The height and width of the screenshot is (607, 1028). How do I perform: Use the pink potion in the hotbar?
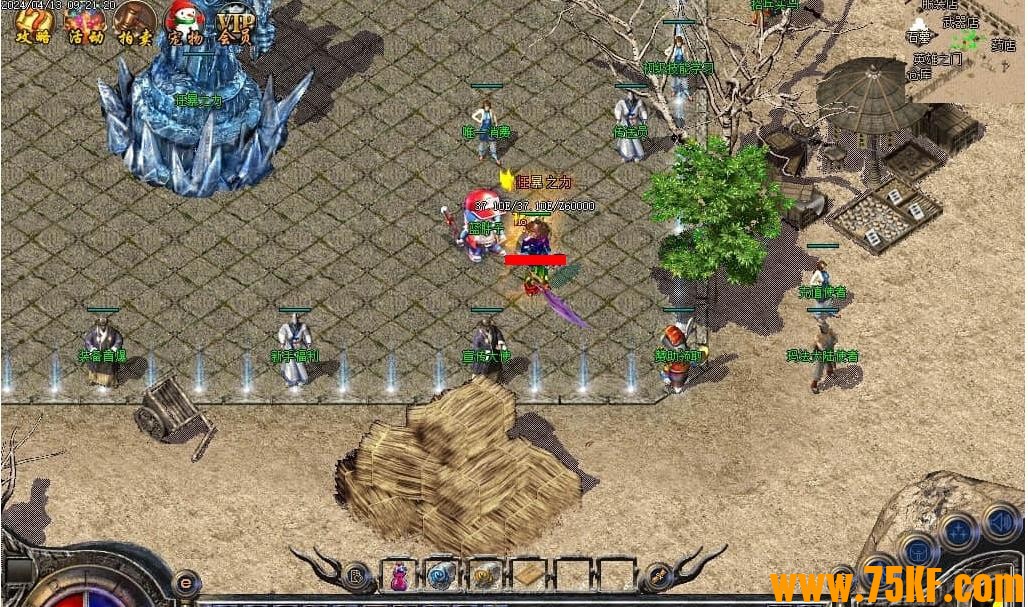click(x=399, y=576)
